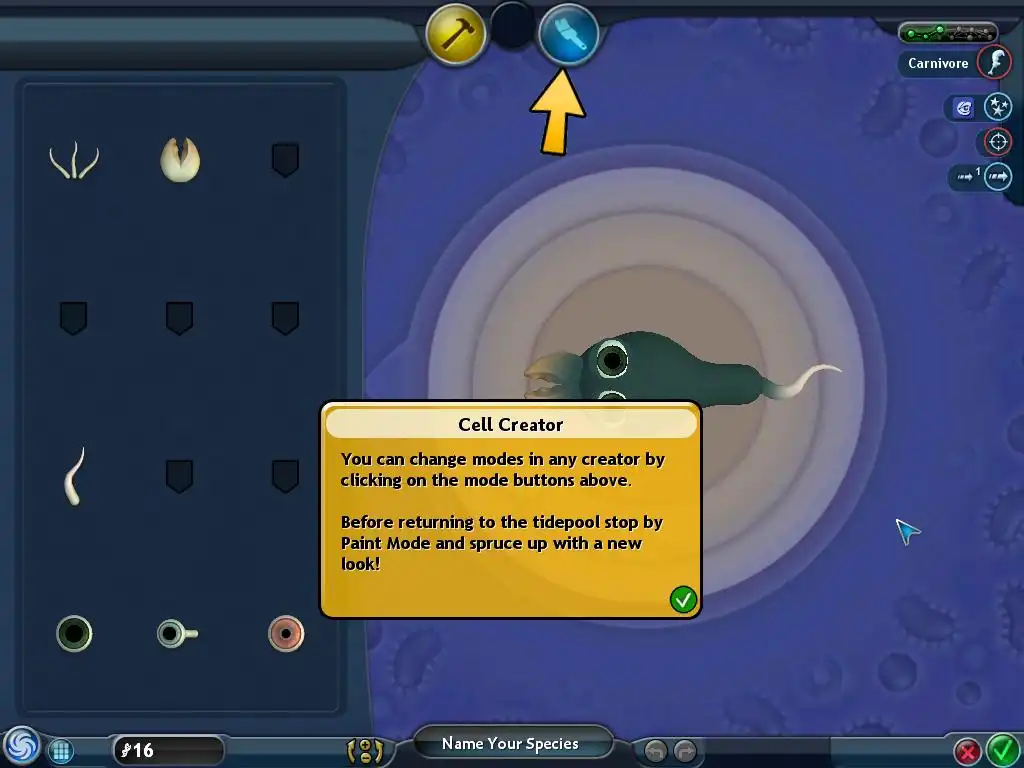Switch to Paint Mode with the paintbrush button

tap(568, 33)
